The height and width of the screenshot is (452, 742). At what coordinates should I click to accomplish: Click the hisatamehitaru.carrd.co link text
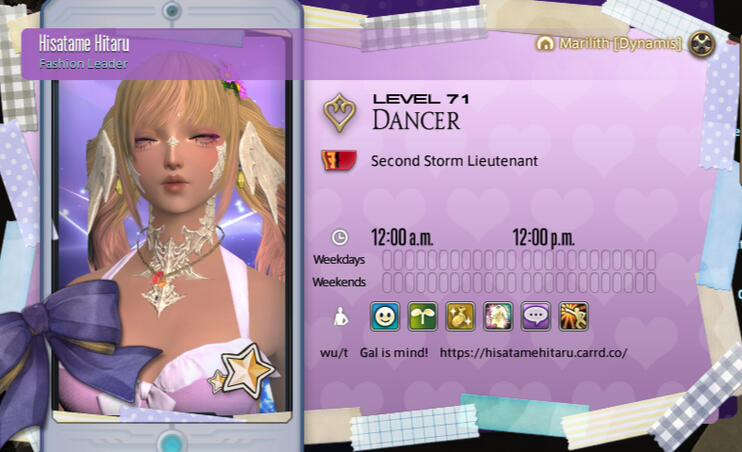tap(533, 353)
